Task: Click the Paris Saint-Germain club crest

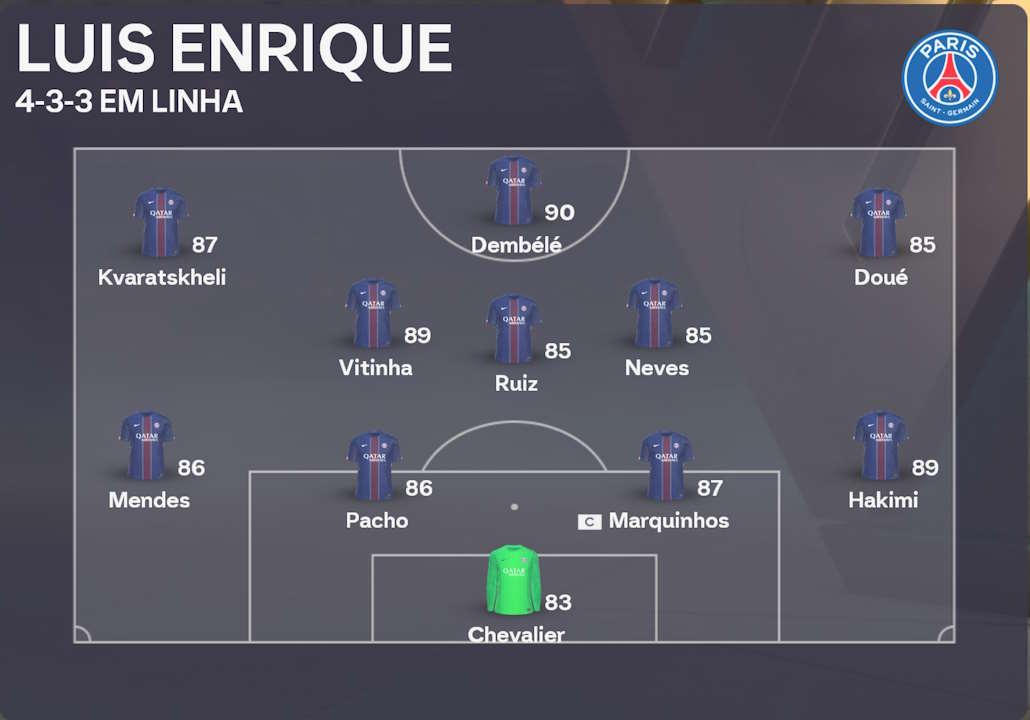Action: pos(949,78)
